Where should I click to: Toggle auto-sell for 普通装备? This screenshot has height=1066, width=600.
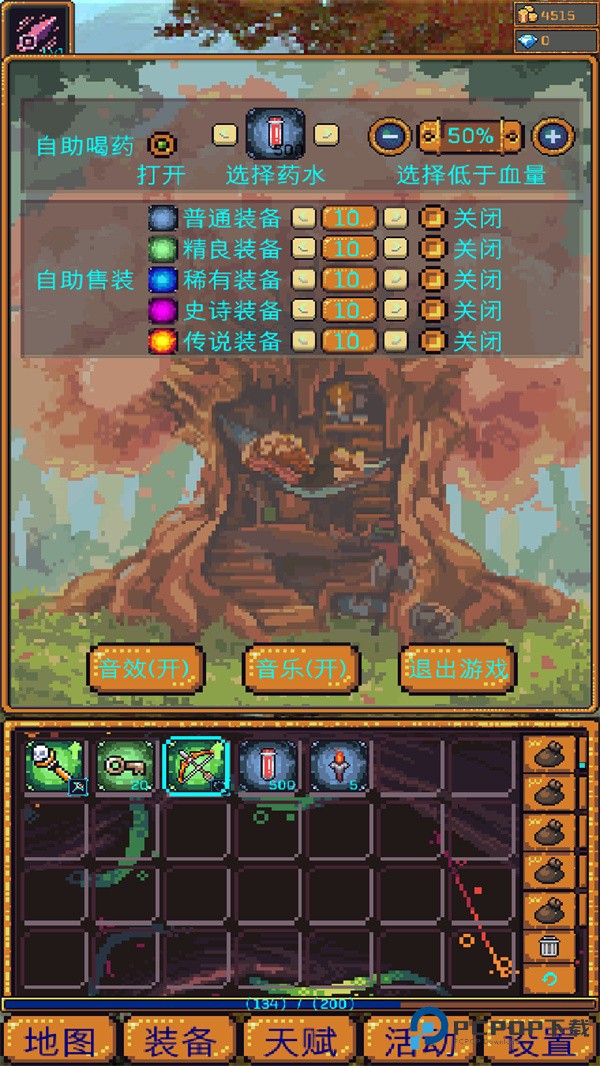point(433,218)
